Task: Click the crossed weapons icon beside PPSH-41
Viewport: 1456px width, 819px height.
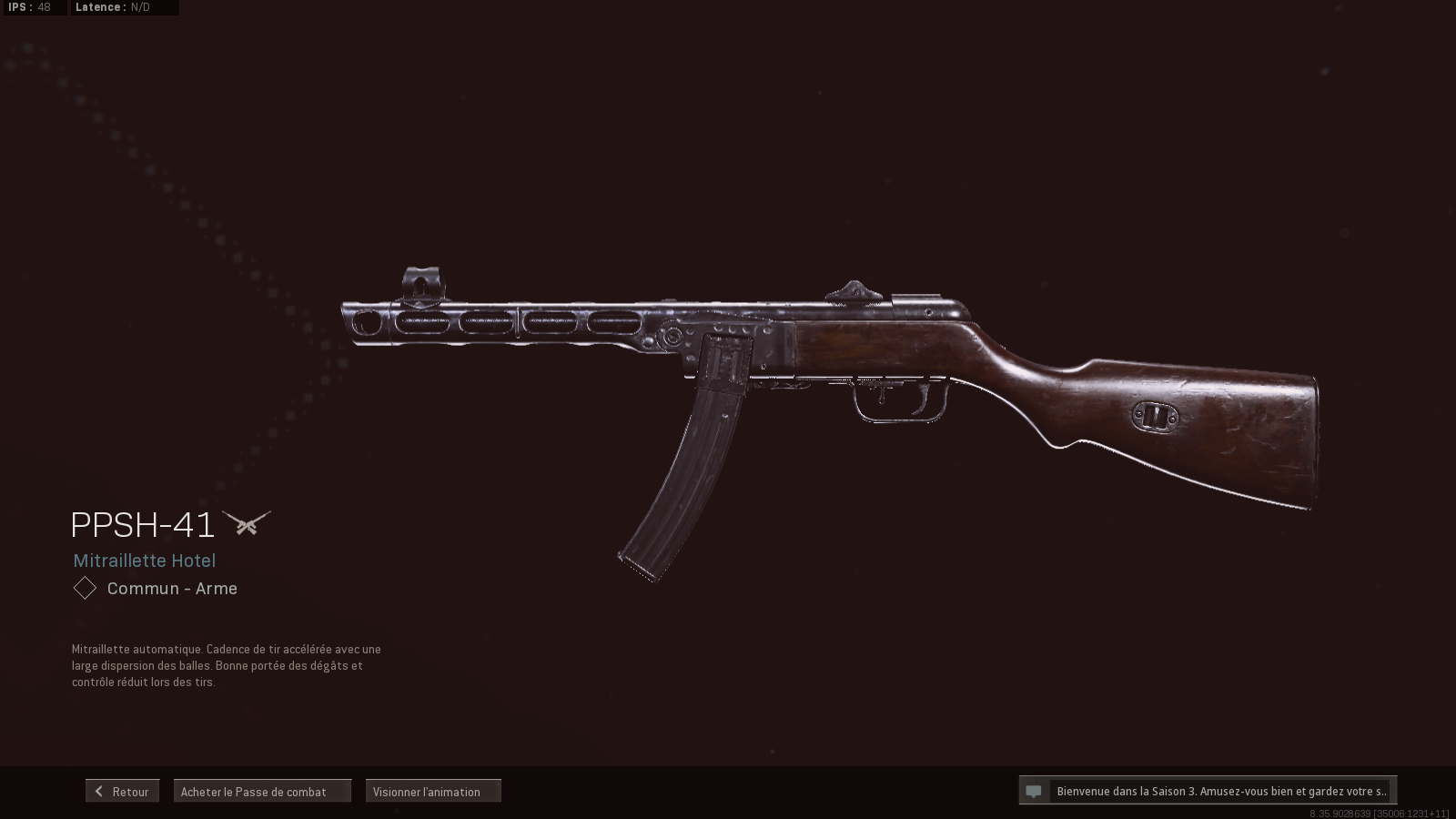Action: (x=246, y=522)
